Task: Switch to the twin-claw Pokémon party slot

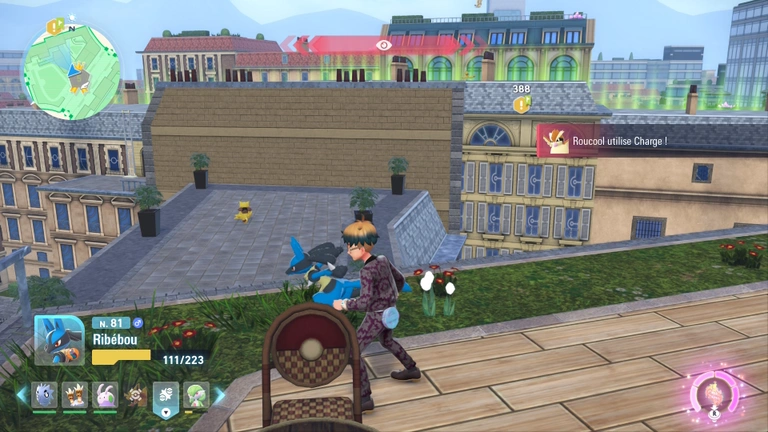Action: (x=75, y=395)
